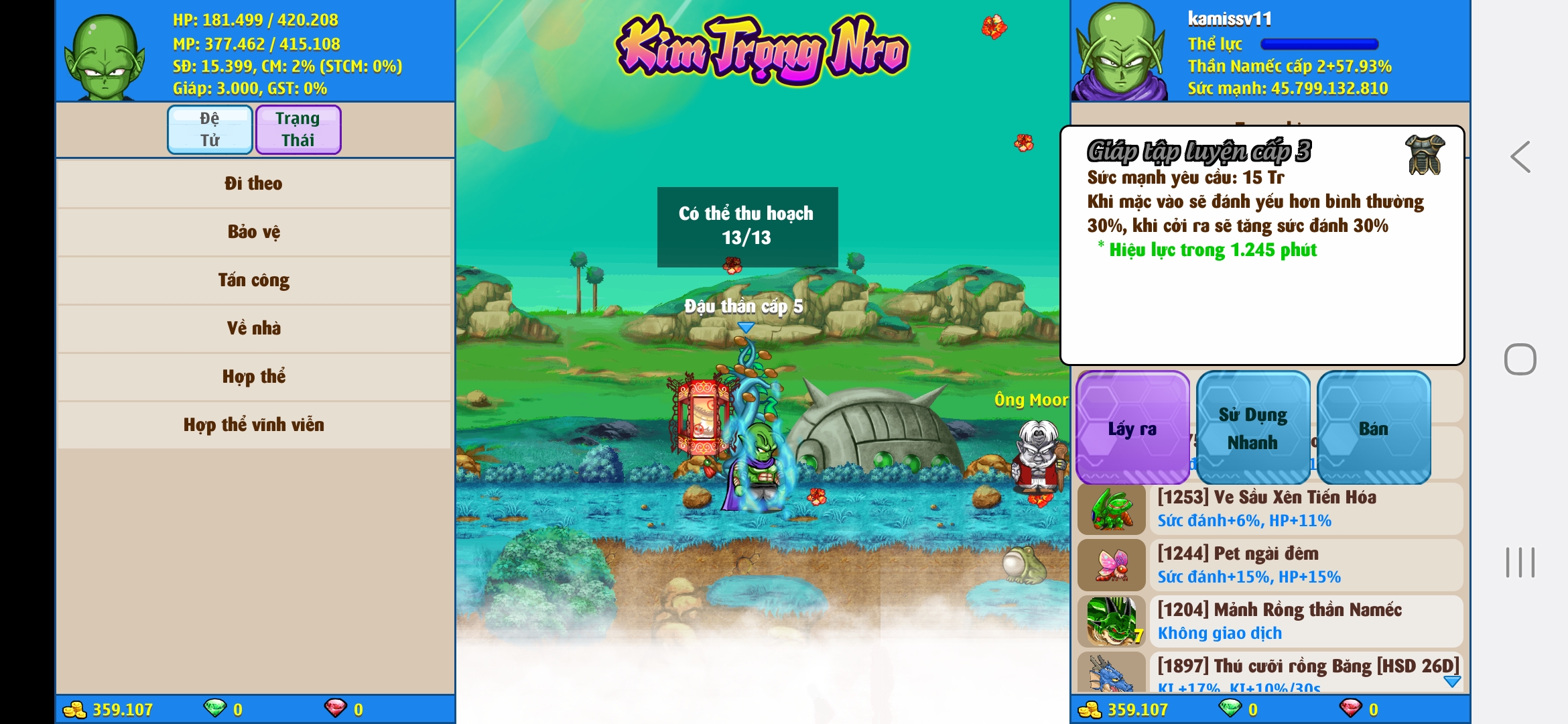This screenshot has width=1568, height=724.
Task: Switch to the Trạng Thái tab
Action: tap(298, 129)
